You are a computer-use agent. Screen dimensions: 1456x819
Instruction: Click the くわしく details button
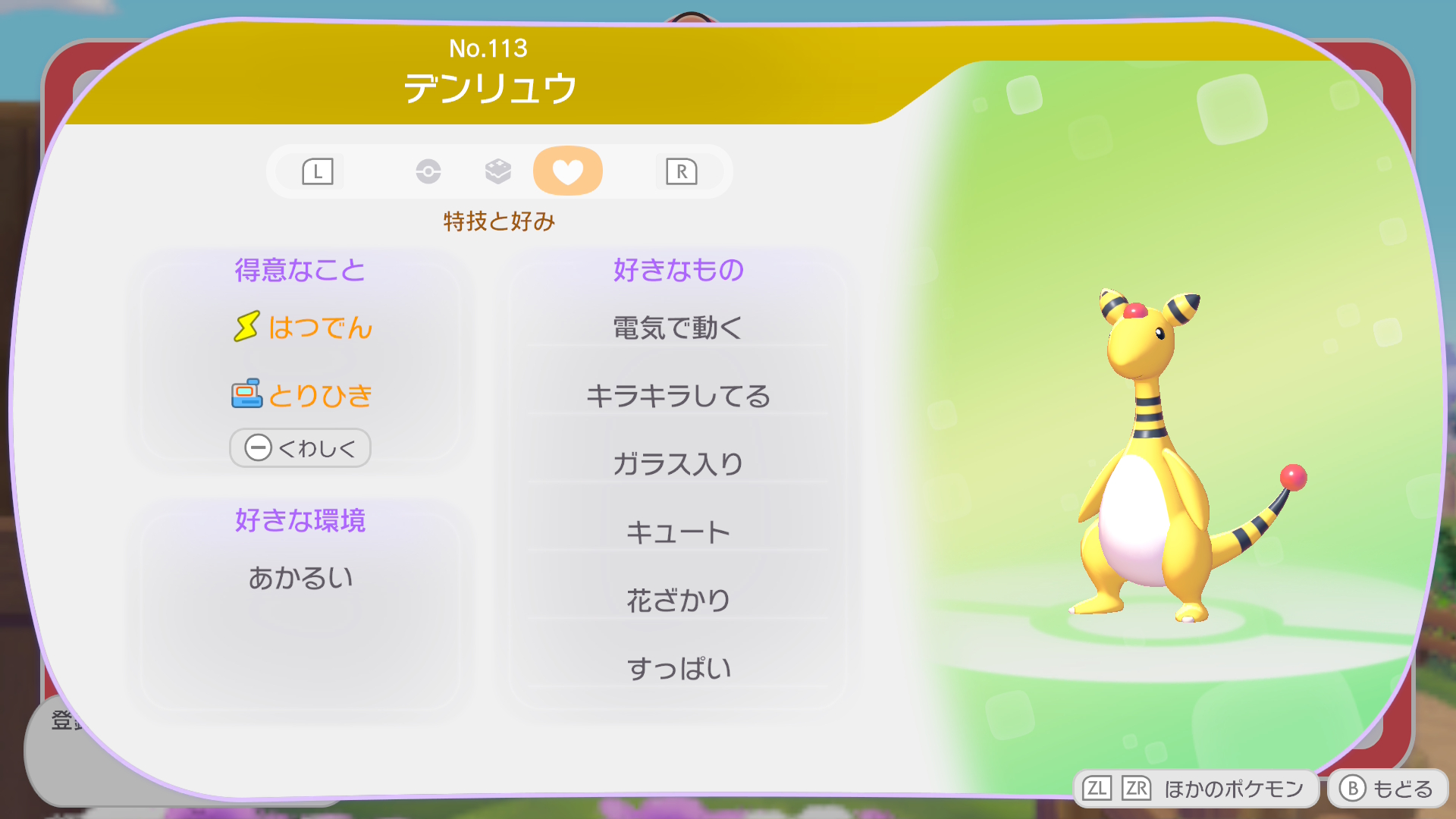[300, 448]
